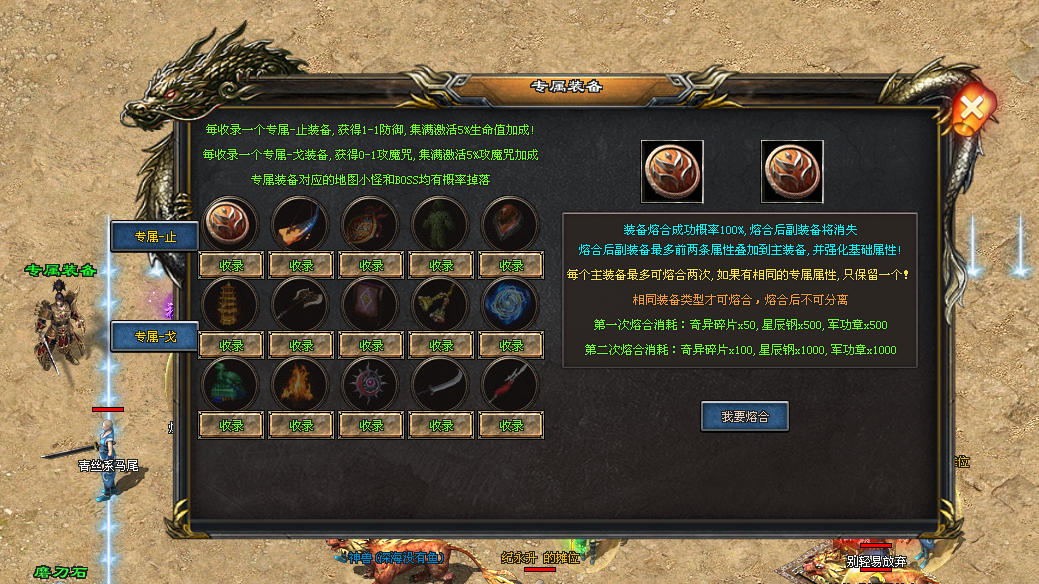The height and width of the screenshot is (584, 1039).
Task: Pick the jade turtle statue icon
Action: tap(231, 383)
